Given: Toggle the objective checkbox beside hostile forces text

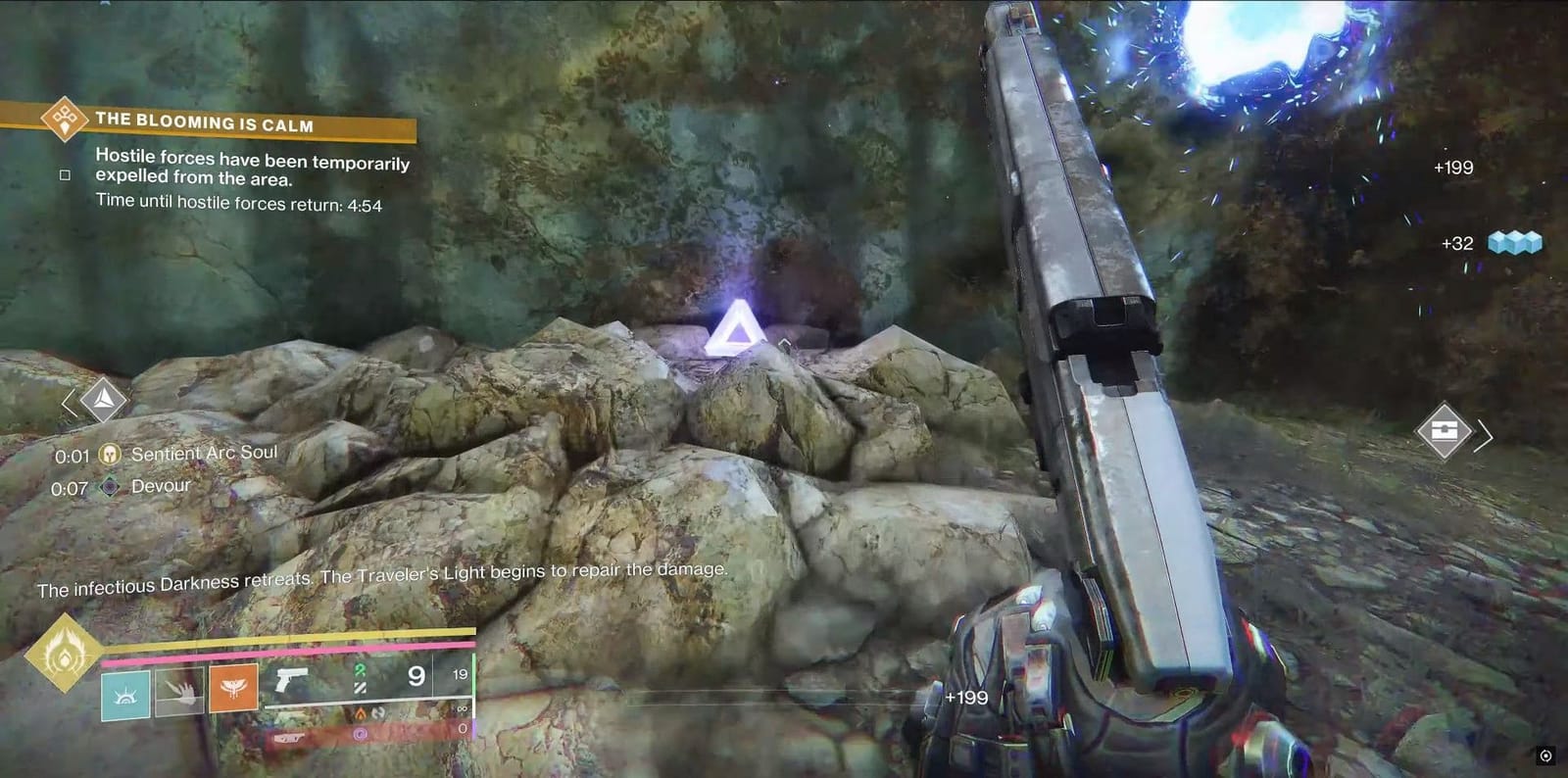Looking at the screenshot, I should coord(65,175).
